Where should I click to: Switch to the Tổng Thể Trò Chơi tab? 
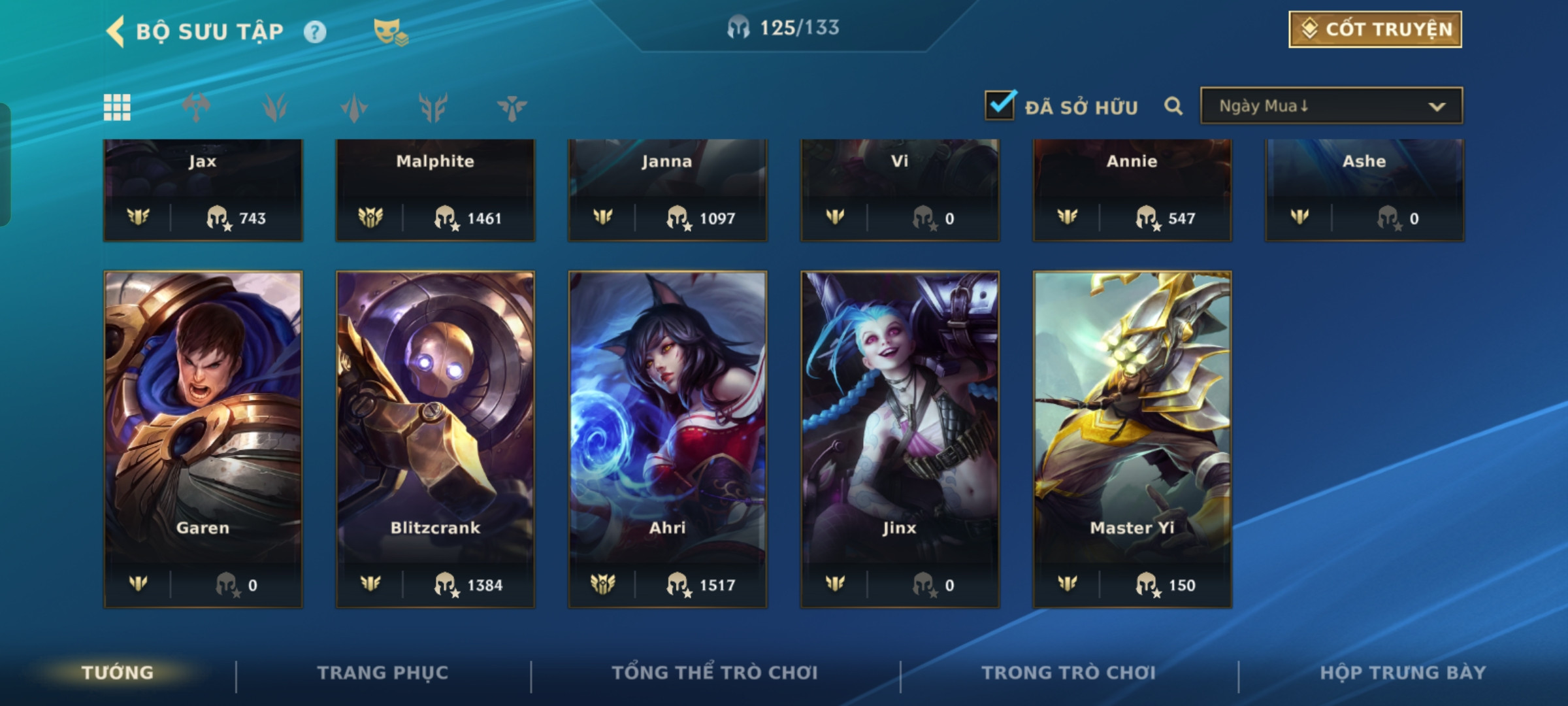coord(715,673)
